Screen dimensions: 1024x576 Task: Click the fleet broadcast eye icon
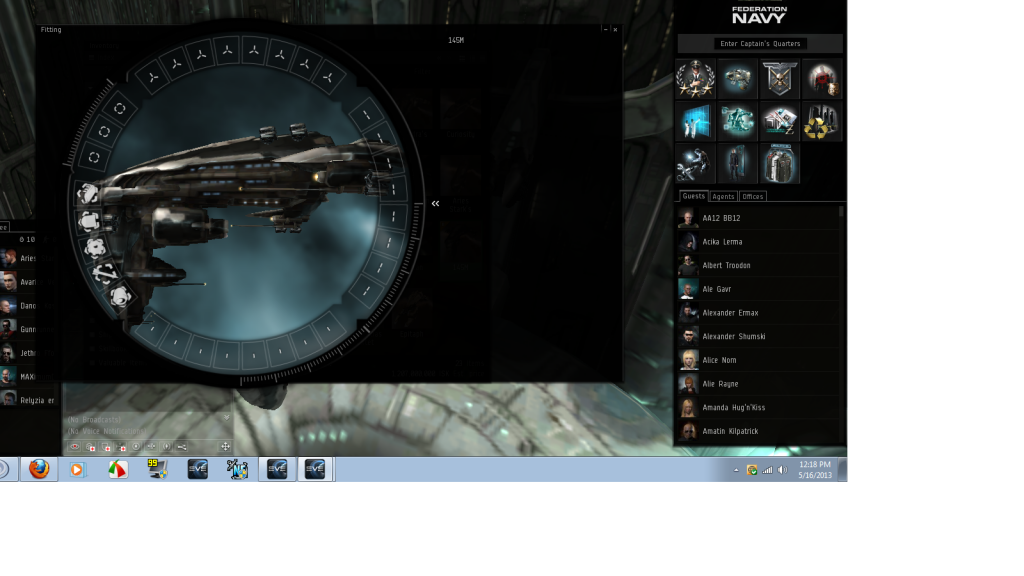tap(74, 446)
